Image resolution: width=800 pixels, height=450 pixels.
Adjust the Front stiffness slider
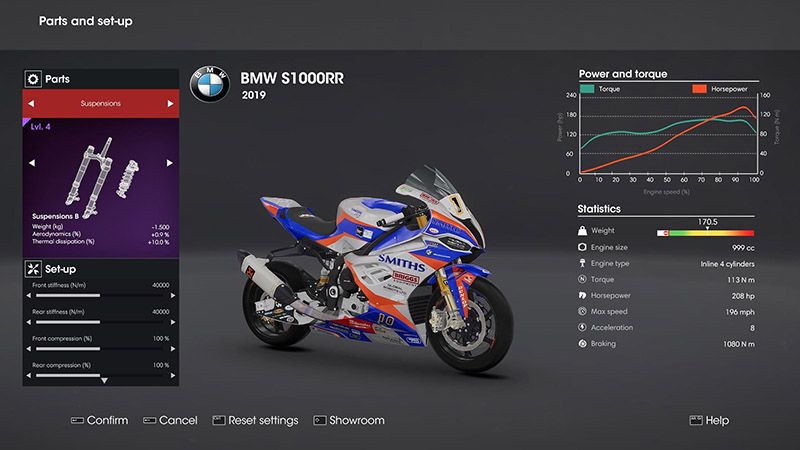click(100, 296)
